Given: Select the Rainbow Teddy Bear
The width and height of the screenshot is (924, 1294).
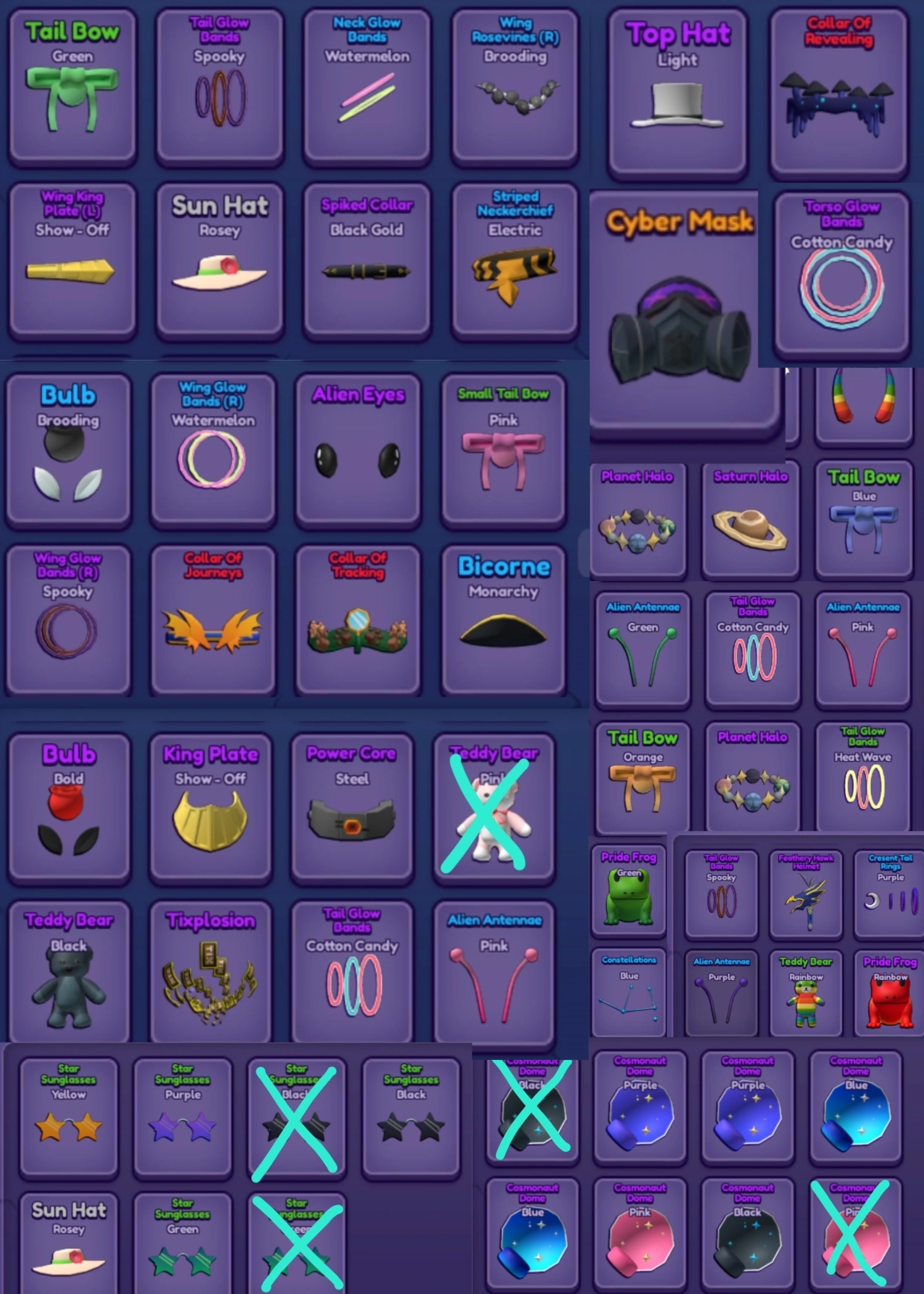Looking at the screenshot, I should click(805, 992).
